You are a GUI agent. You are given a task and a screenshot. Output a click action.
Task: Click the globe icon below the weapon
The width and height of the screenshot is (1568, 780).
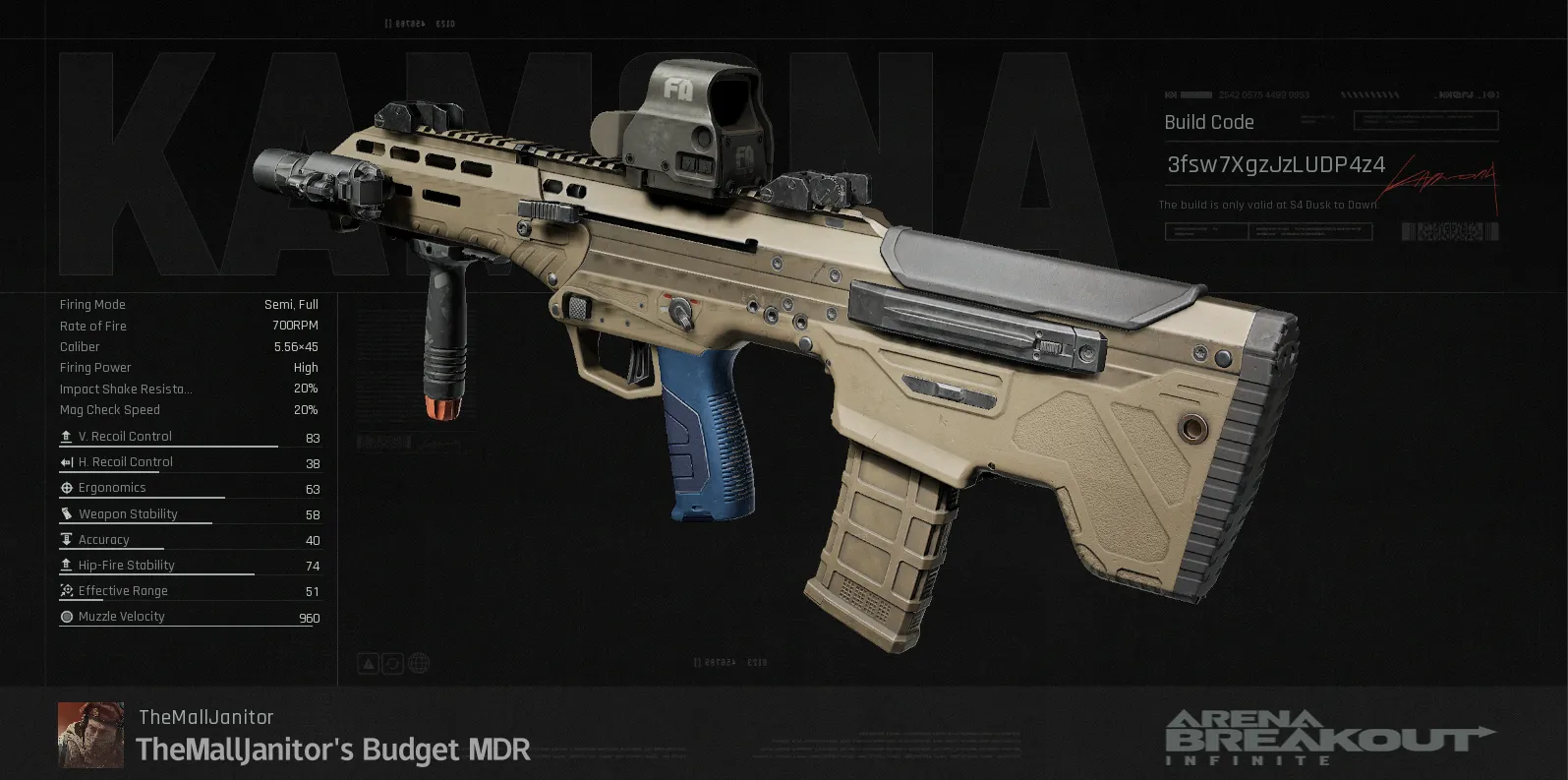[418, 663]
